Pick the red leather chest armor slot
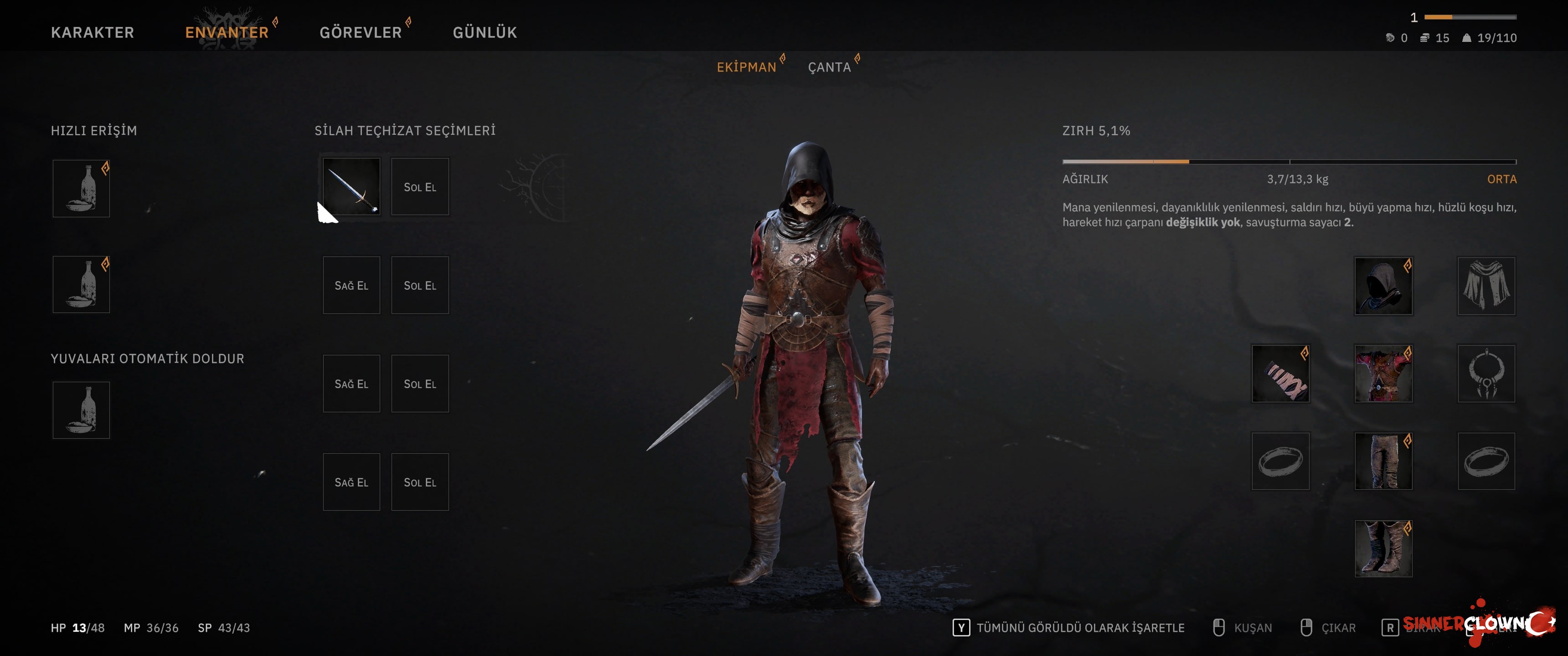 [x=1383, y=374]
